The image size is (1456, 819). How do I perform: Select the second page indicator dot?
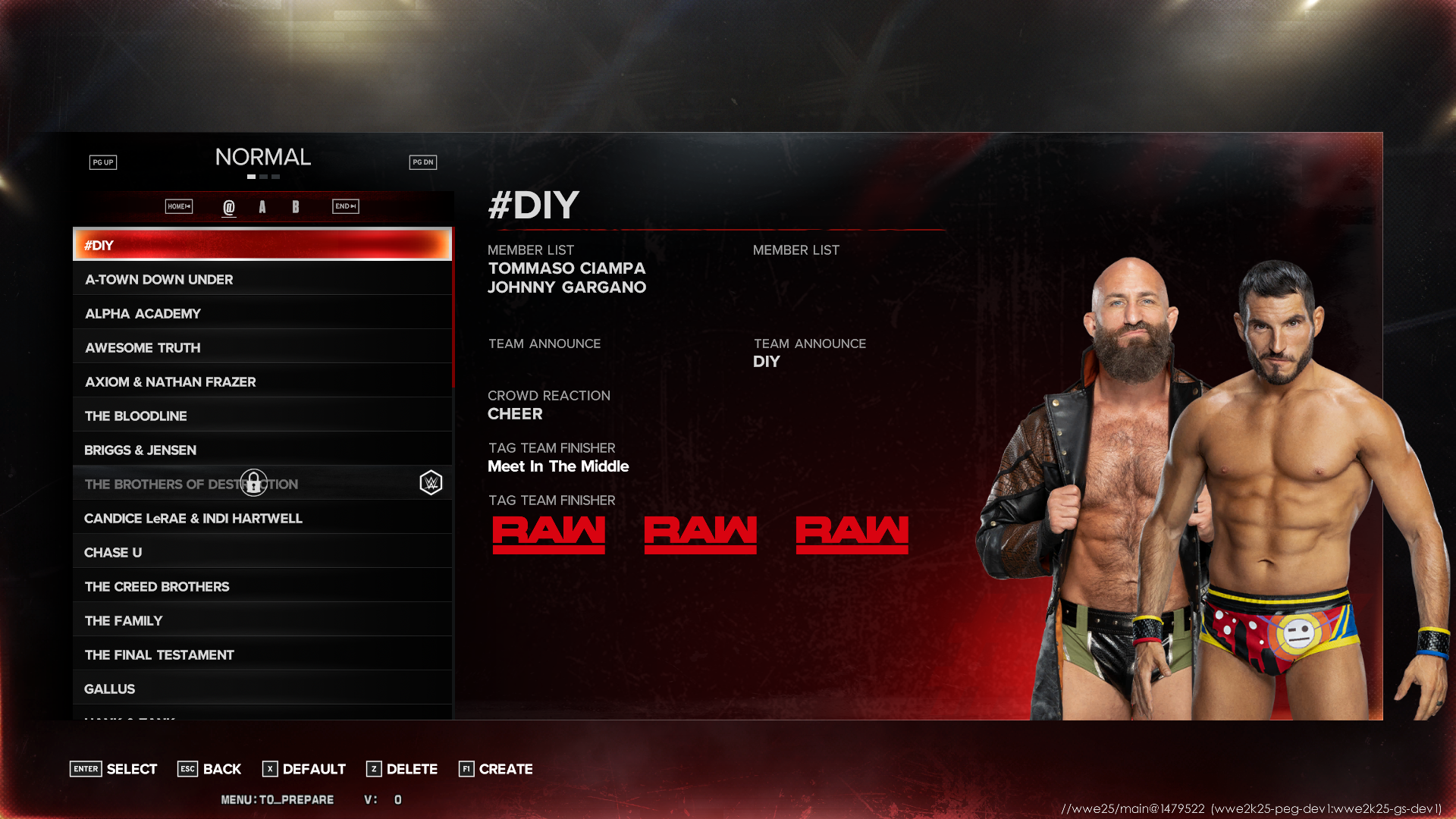point(263,176)
